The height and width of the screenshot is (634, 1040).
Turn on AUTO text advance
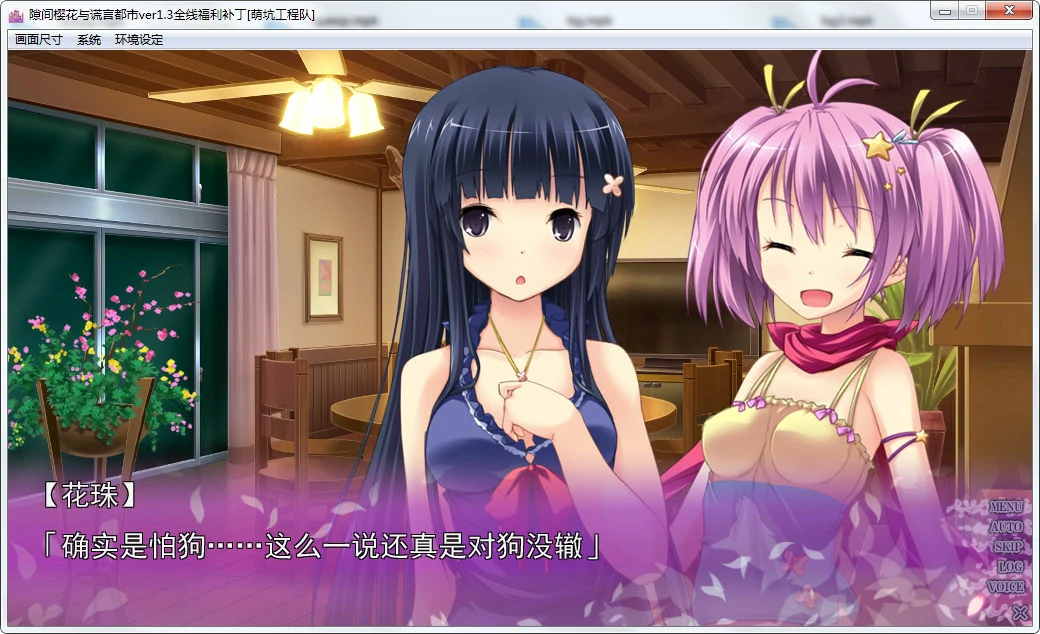(x=1006, y=527)
